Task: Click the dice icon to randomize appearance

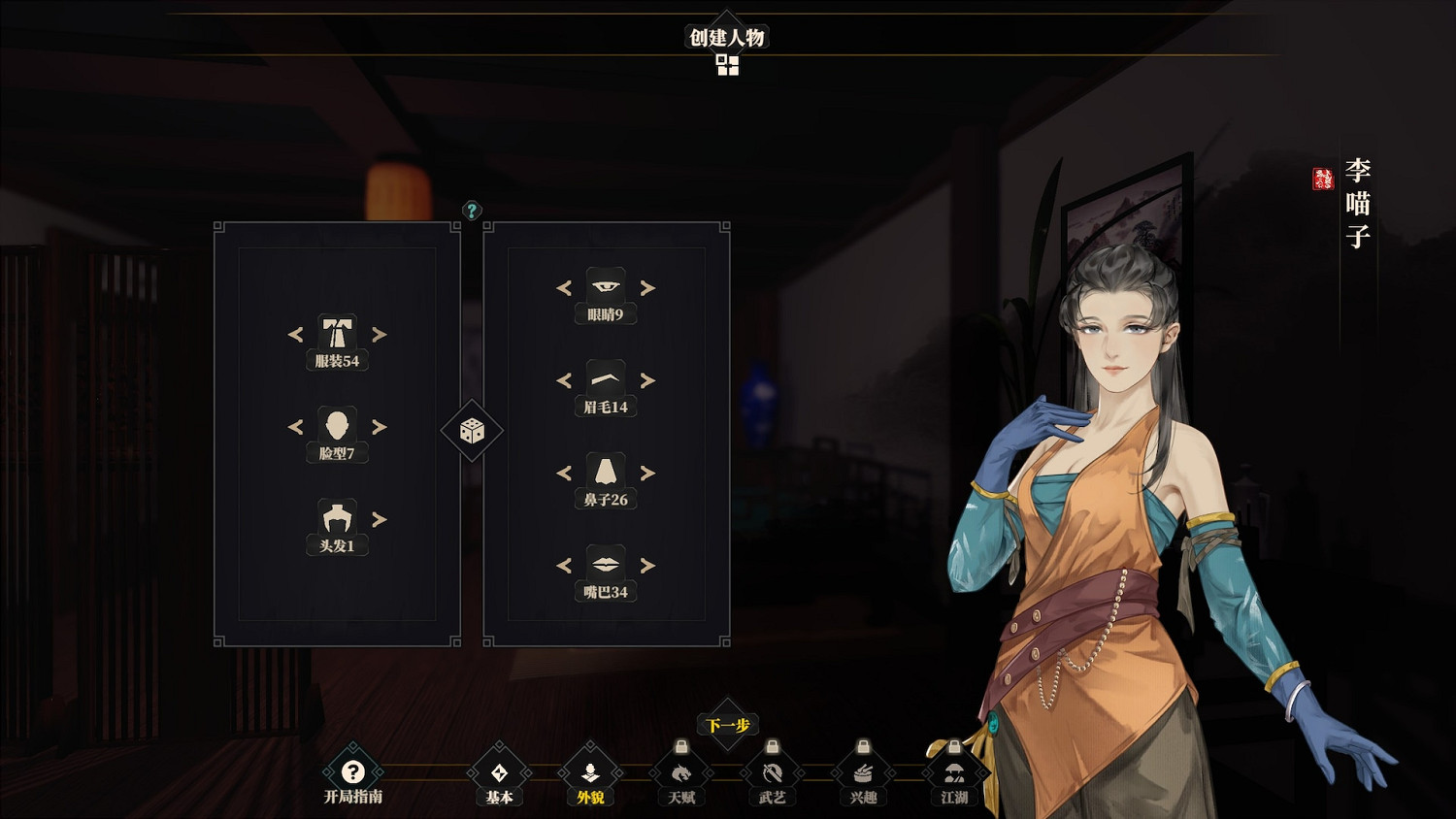Action: pos(471,430)
